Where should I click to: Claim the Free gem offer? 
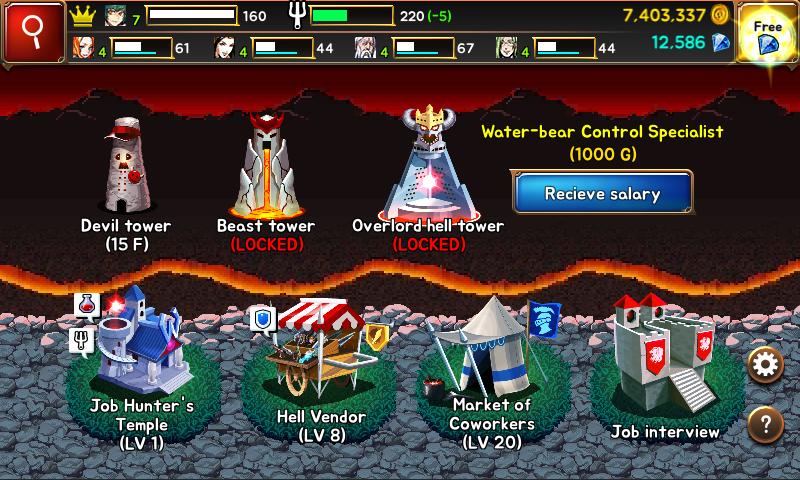coord(768,33)
